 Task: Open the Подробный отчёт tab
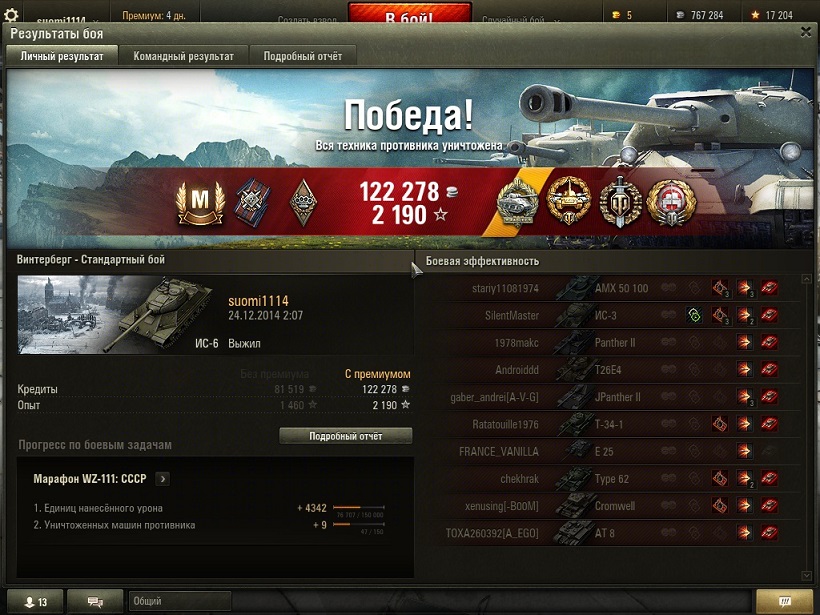pos(303,56)
